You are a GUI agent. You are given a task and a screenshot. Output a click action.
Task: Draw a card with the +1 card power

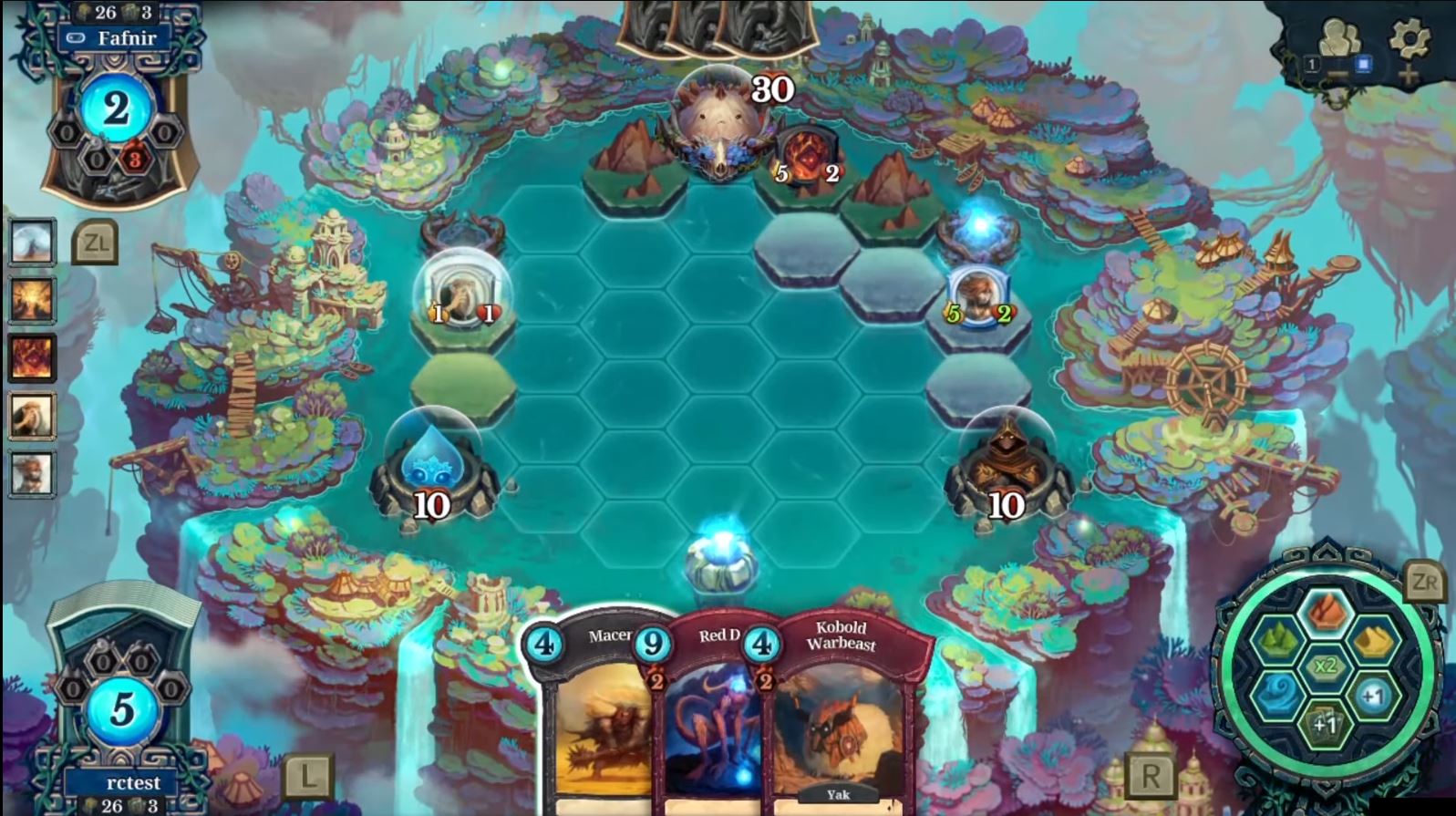pyautogui.click(x=1325, y=725)
